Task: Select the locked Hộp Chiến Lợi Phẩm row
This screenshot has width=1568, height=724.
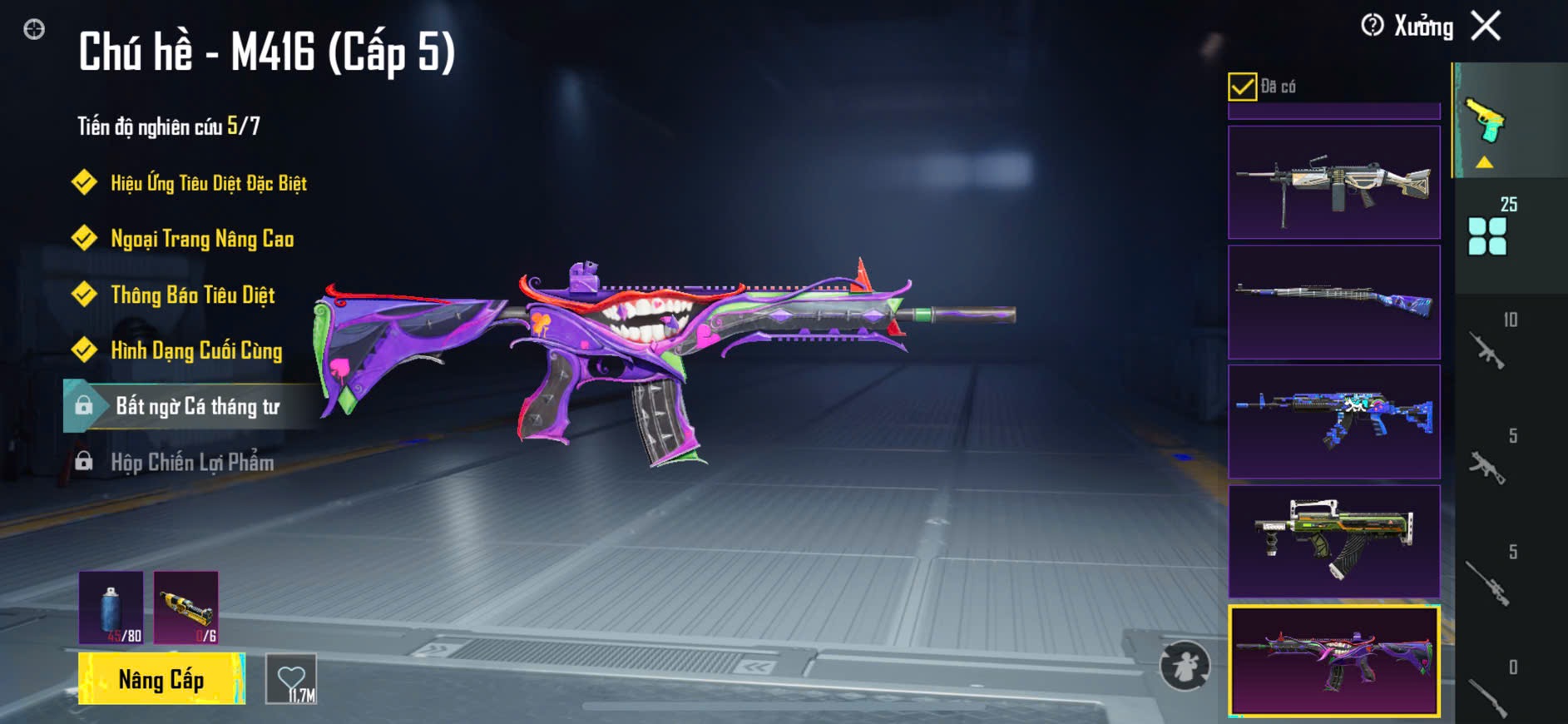Action: (x=191, y=462)
